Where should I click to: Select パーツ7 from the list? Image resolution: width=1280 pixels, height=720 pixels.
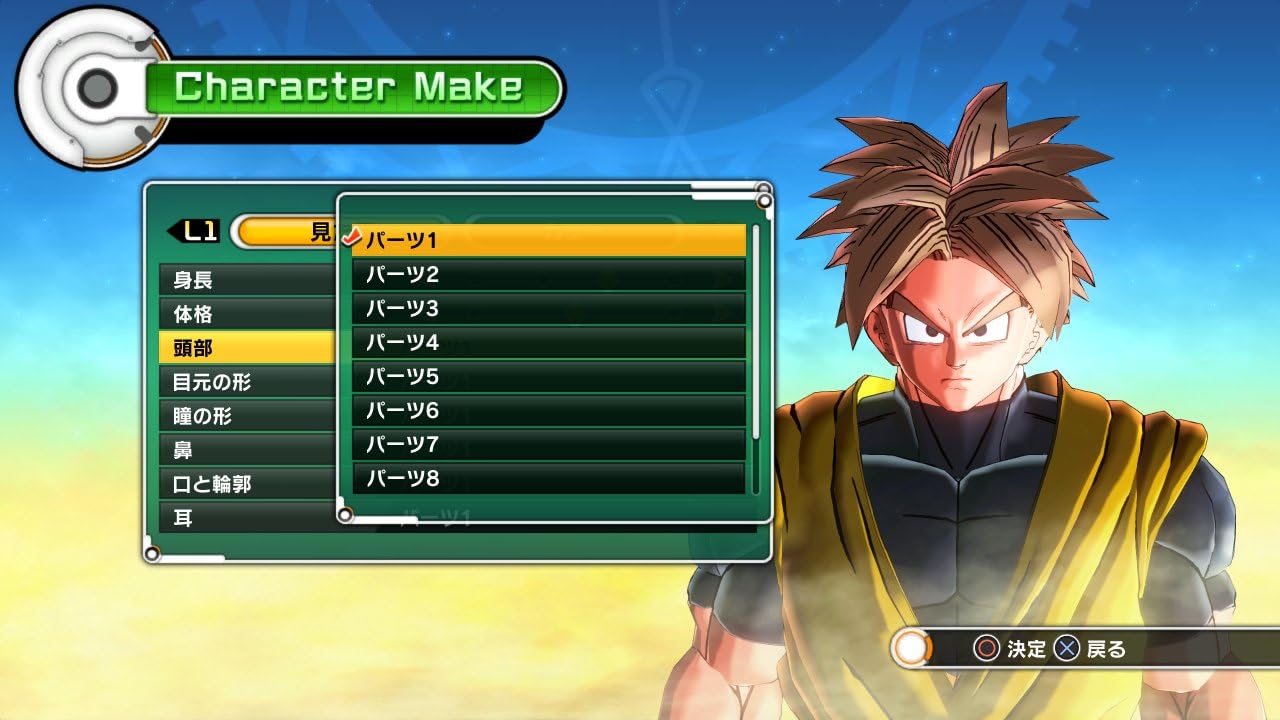coord(548,444)
